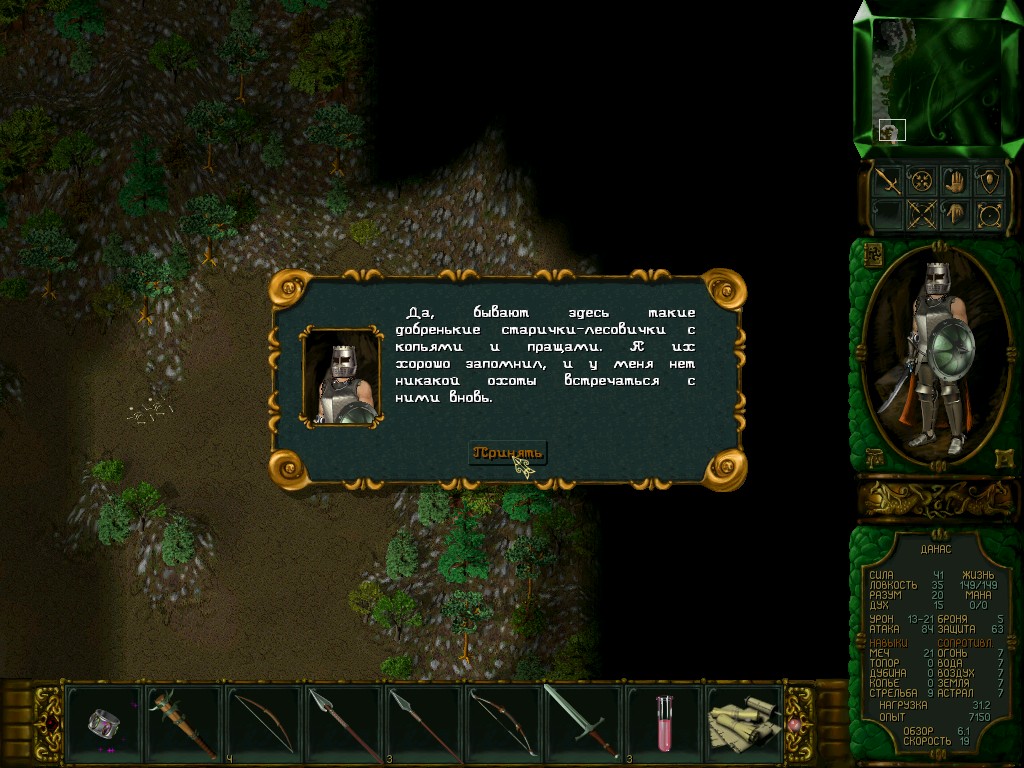This screenshot has height=768, width=1024.
Task: Click the downward-pointing hand command icon
Action: pyautogui.click(x=955, y=214)
